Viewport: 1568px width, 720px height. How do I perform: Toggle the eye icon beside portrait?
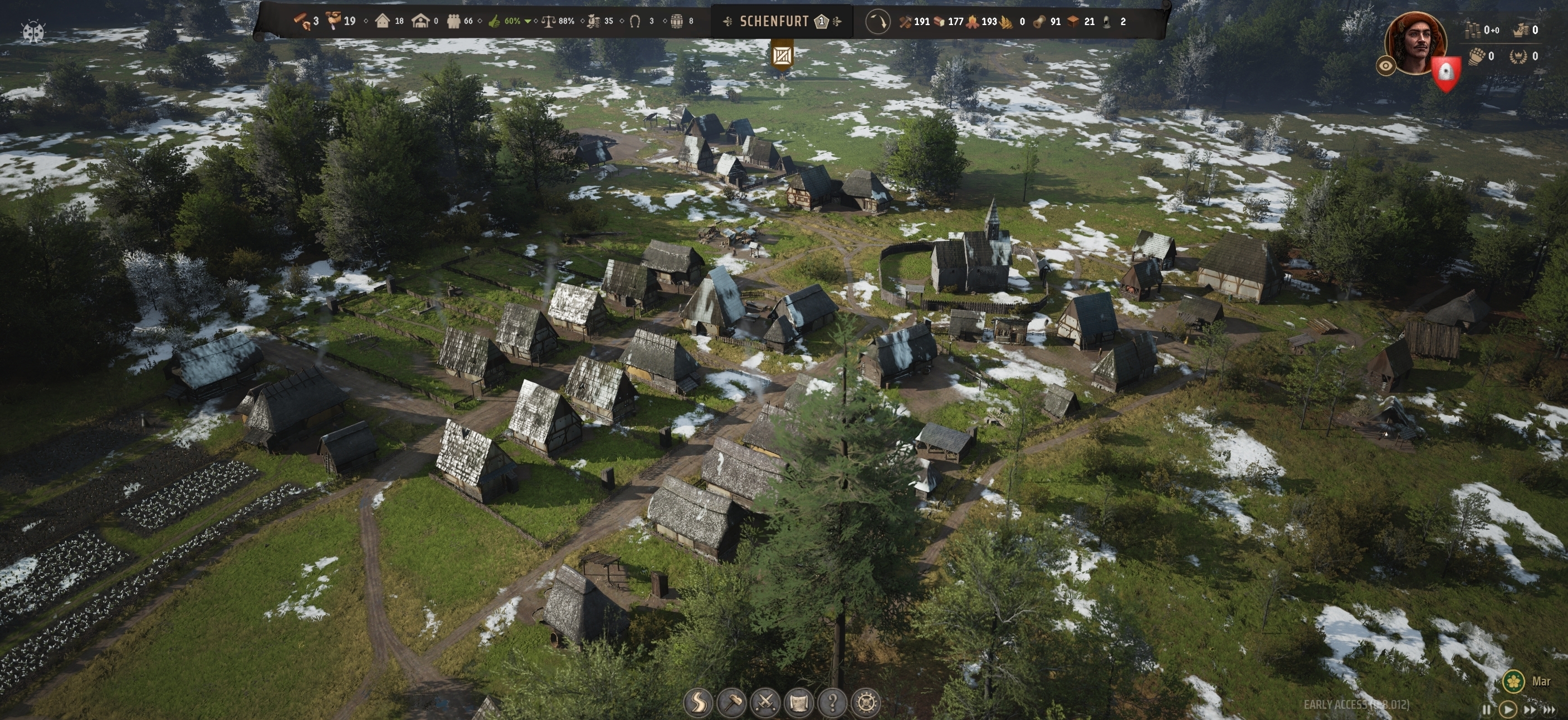(1386, 66)
